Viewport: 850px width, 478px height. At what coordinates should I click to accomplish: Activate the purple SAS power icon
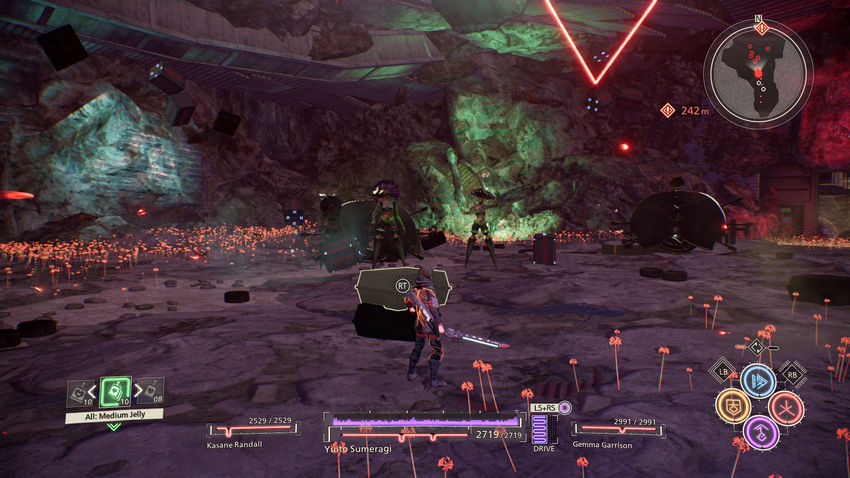760,432
